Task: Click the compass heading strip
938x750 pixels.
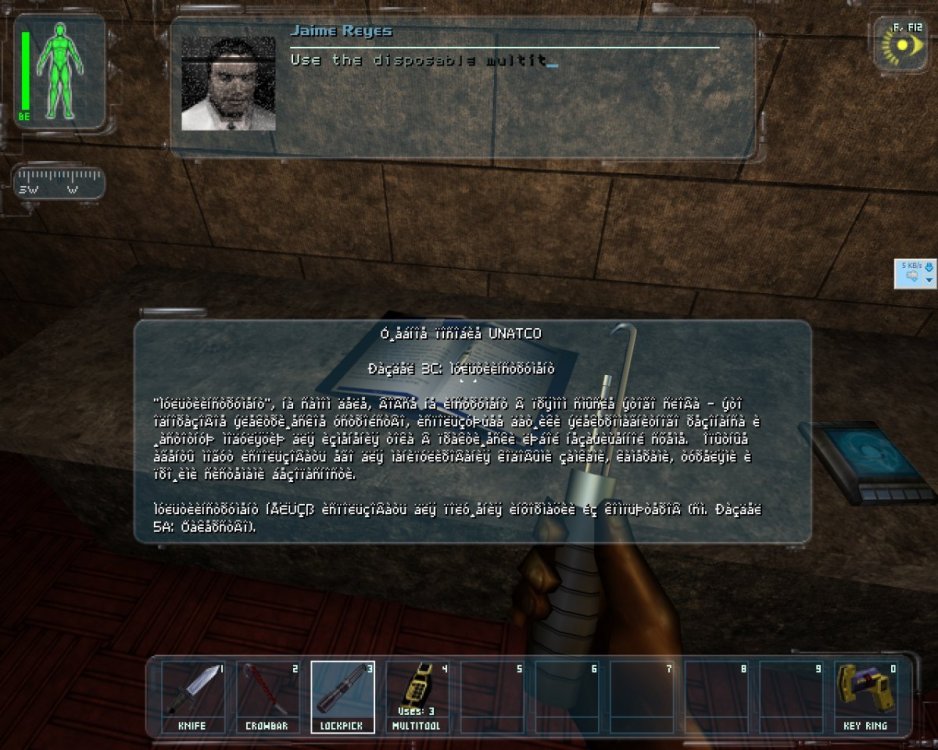Action: 61,185
